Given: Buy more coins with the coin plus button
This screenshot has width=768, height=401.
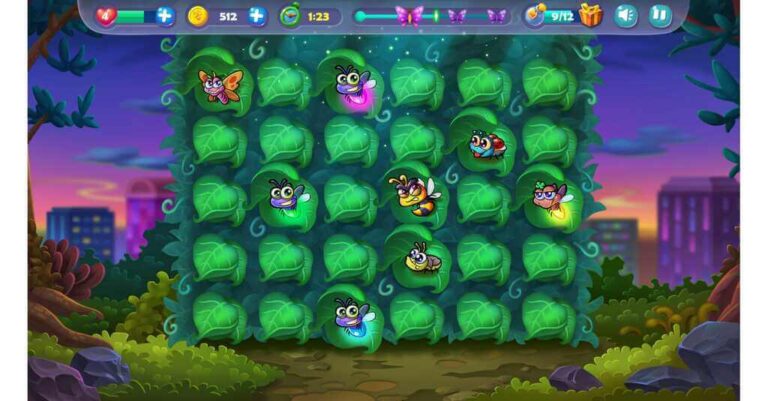Looking at the screenshot, I should coord(257,16).
